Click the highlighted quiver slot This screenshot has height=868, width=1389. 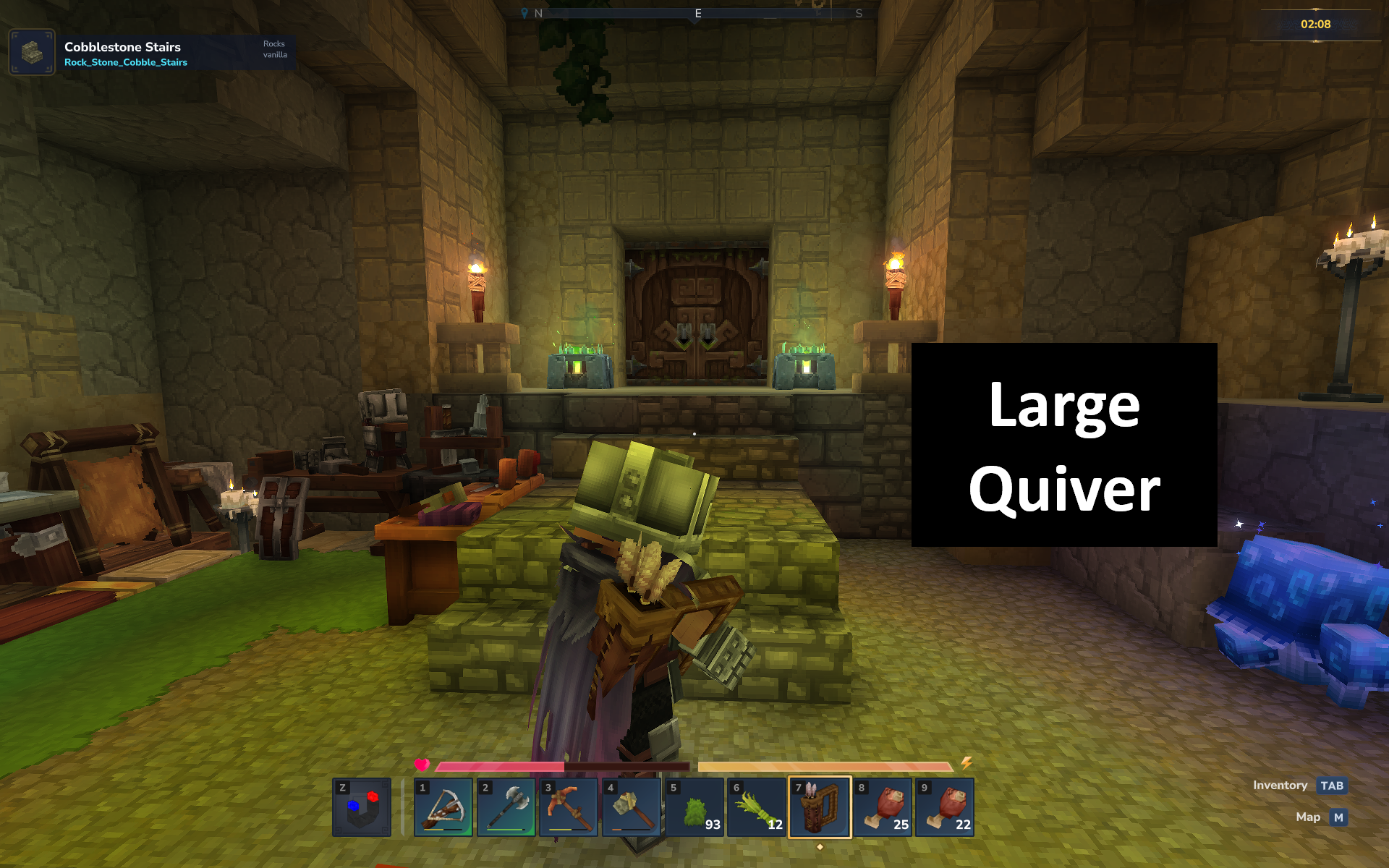820,807
